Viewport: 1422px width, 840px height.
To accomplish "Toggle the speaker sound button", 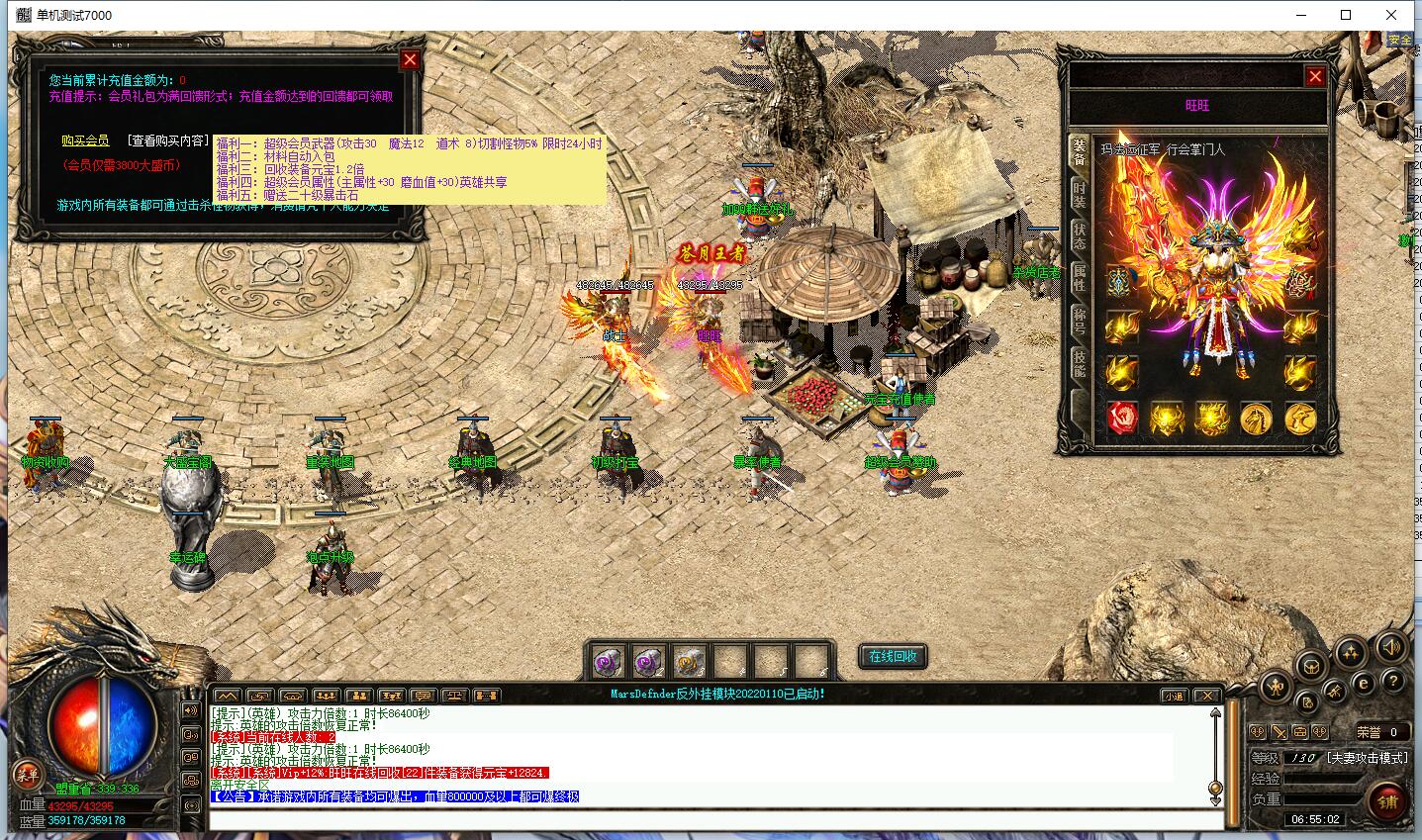I will pos(1390,648).
